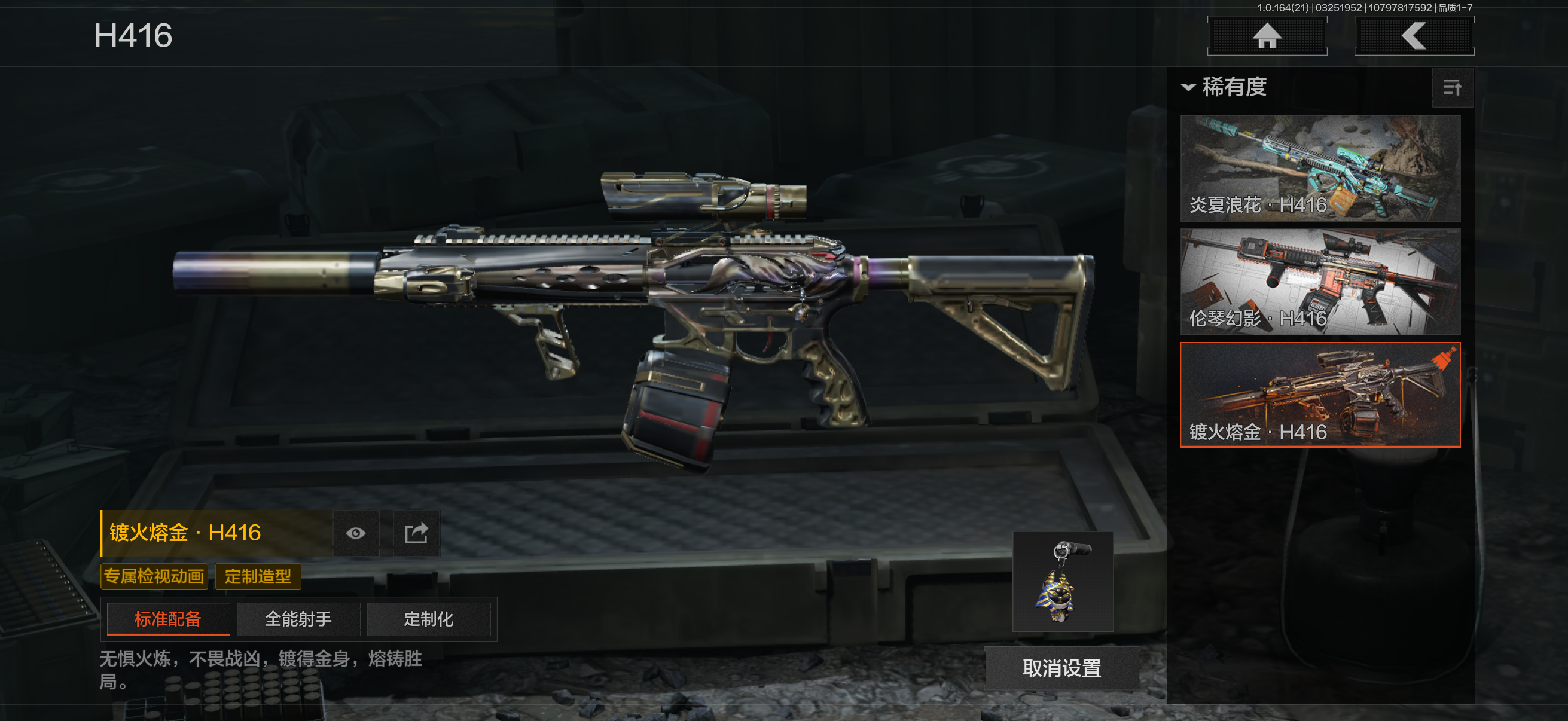This screenshot has height=721, width=1568.
Task: Open the pharaoh weapon charm slot
Action: pos(1062,582)
